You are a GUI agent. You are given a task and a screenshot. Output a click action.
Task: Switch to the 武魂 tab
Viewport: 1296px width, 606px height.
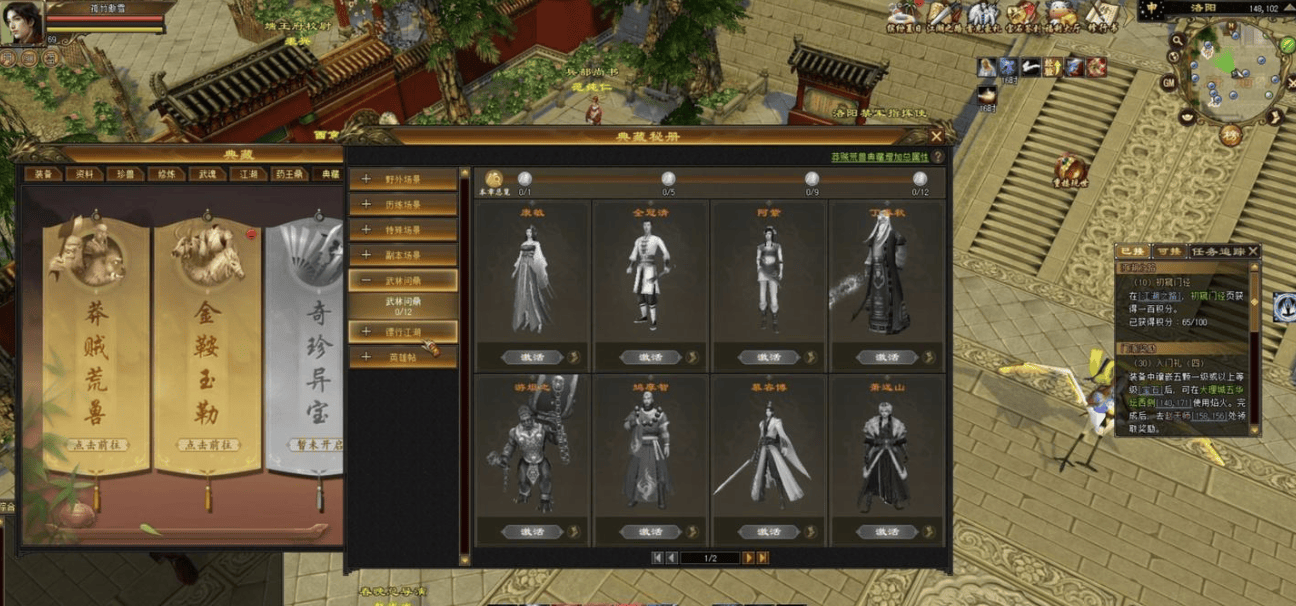coord(207,174)
